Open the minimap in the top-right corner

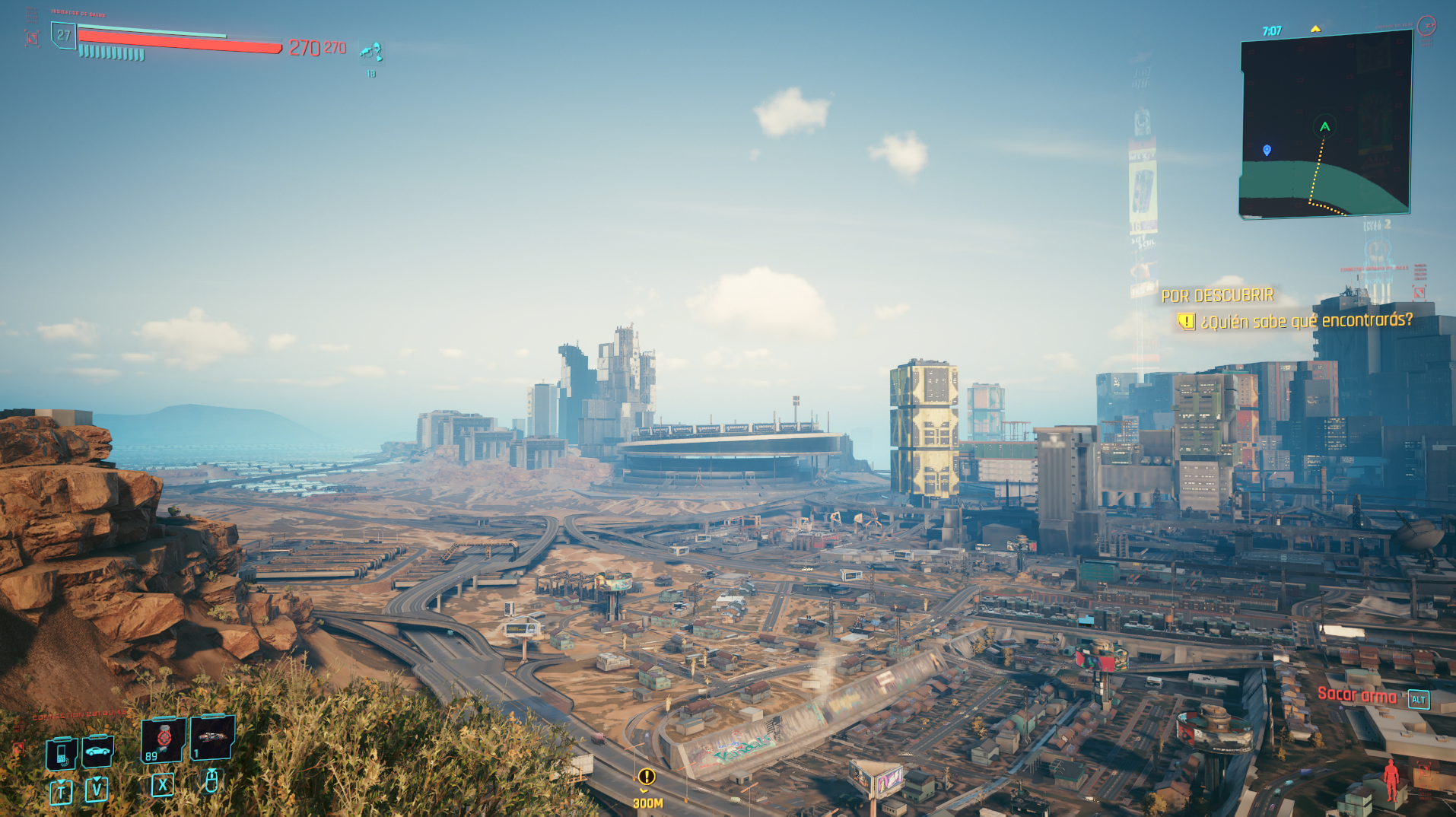point(1325,126)
